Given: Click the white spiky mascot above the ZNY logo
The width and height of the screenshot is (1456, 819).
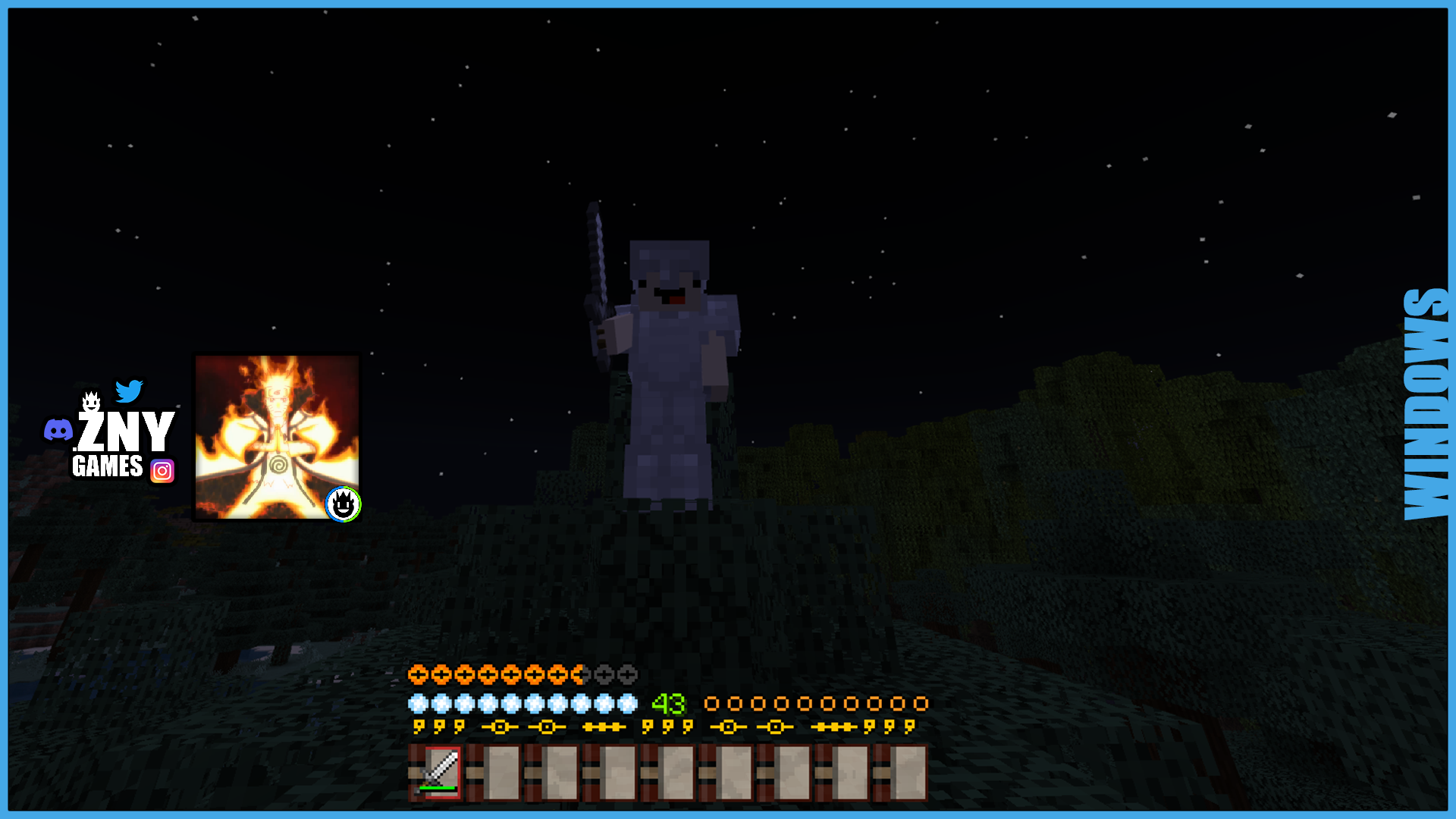Looking at the screenshot, I should pos(91,401).
